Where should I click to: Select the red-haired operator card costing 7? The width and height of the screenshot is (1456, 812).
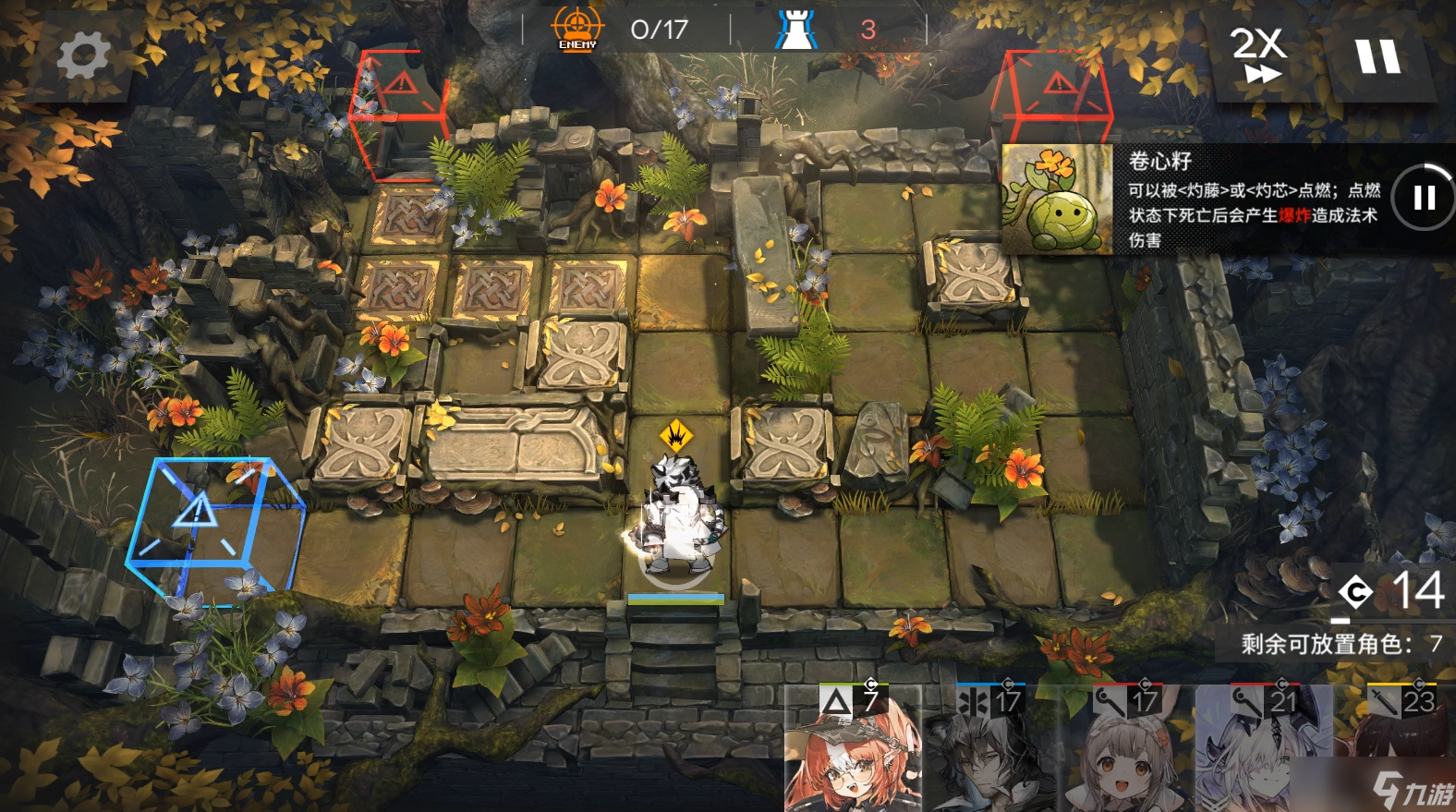pyautogui.click(x=852, y=750)
